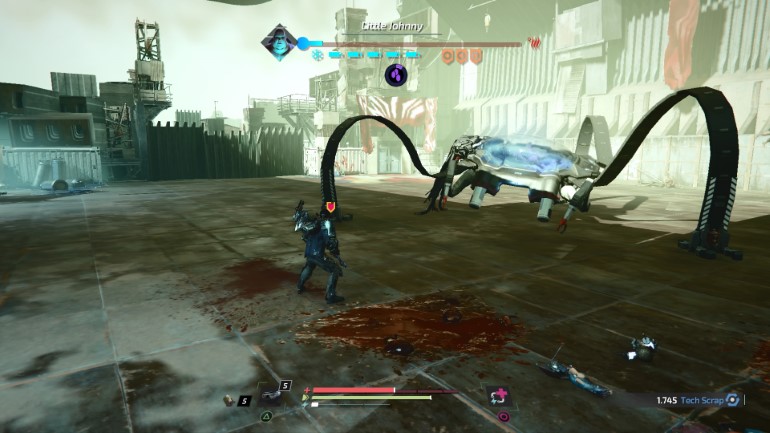Click the Tech Scrap currency icon
The height and width of the screenshot is (433, 770).
733,400
